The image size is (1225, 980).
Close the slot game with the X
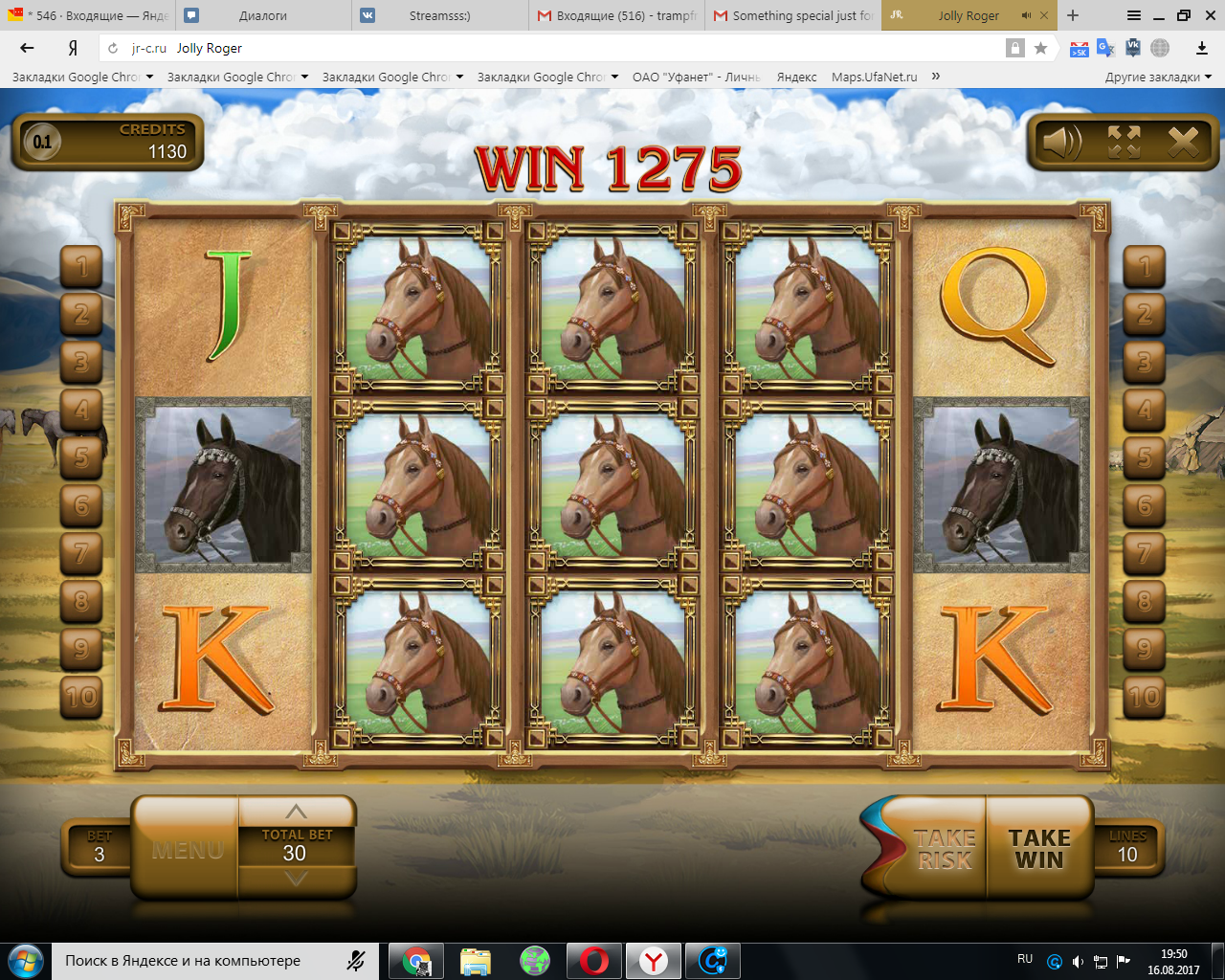pos(1183,143)
